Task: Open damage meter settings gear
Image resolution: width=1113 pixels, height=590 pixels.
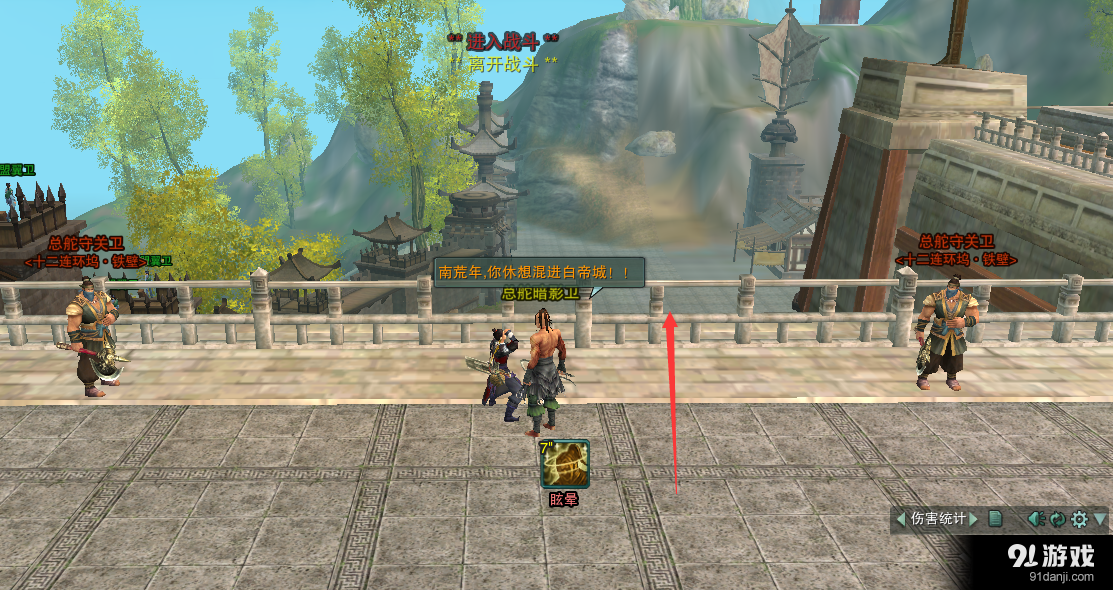Action: tap(1079, 519)
